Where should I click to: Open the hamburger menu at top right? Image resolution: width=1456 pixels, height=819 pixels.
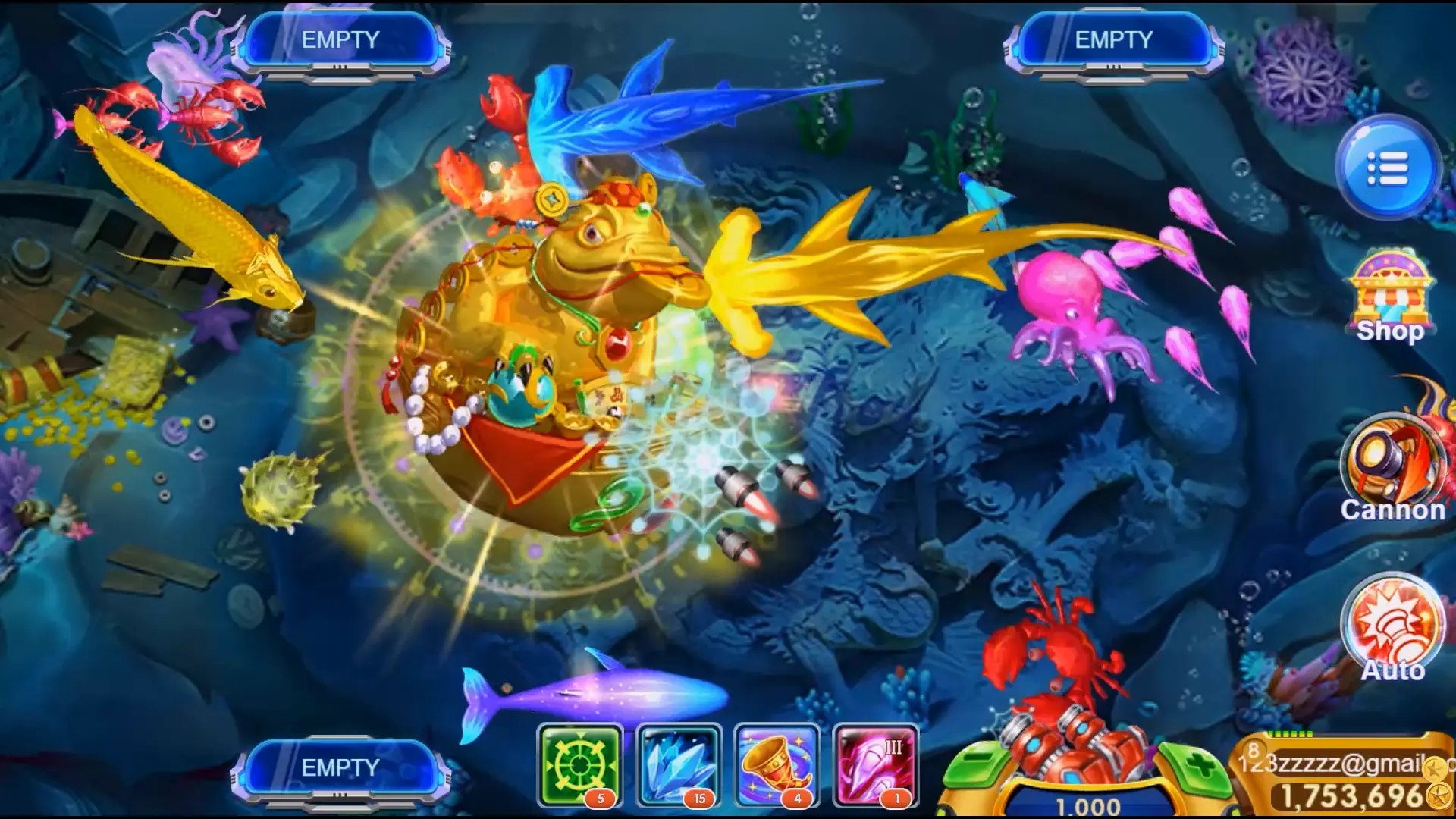pyautogui.click(x=1388, y=168)
